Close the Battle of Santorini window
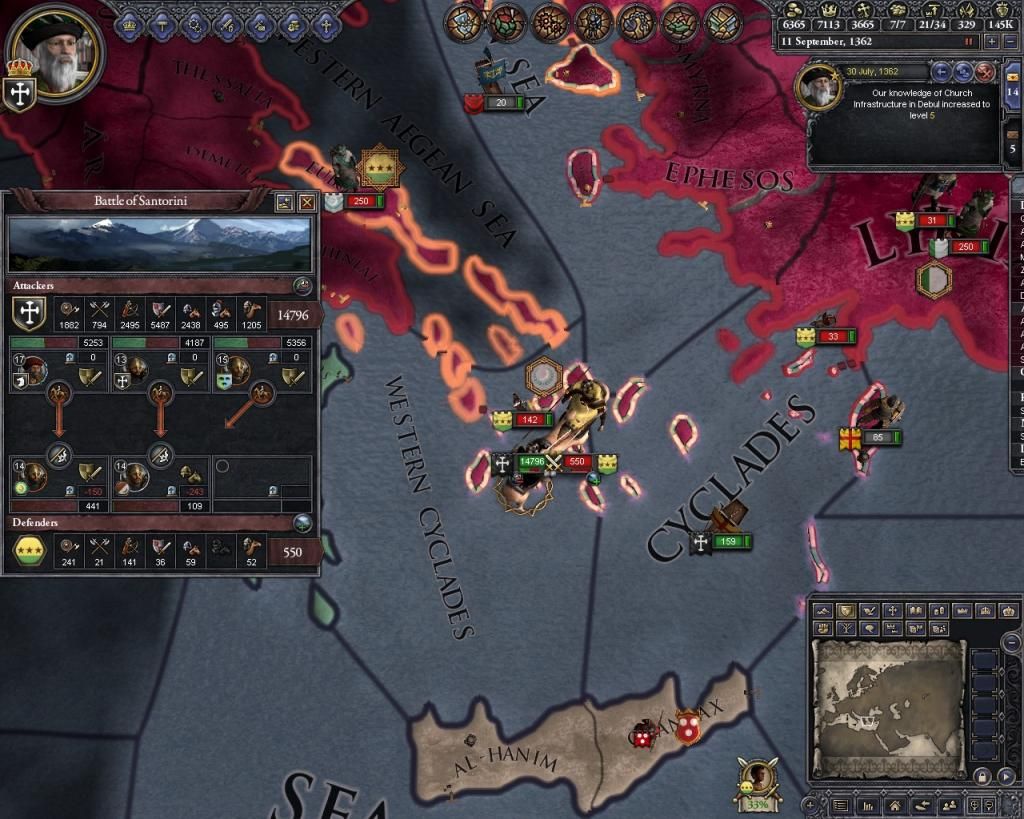Viewport: 1024px width, 819px height. pyautogui.click(x=307, y=202)
